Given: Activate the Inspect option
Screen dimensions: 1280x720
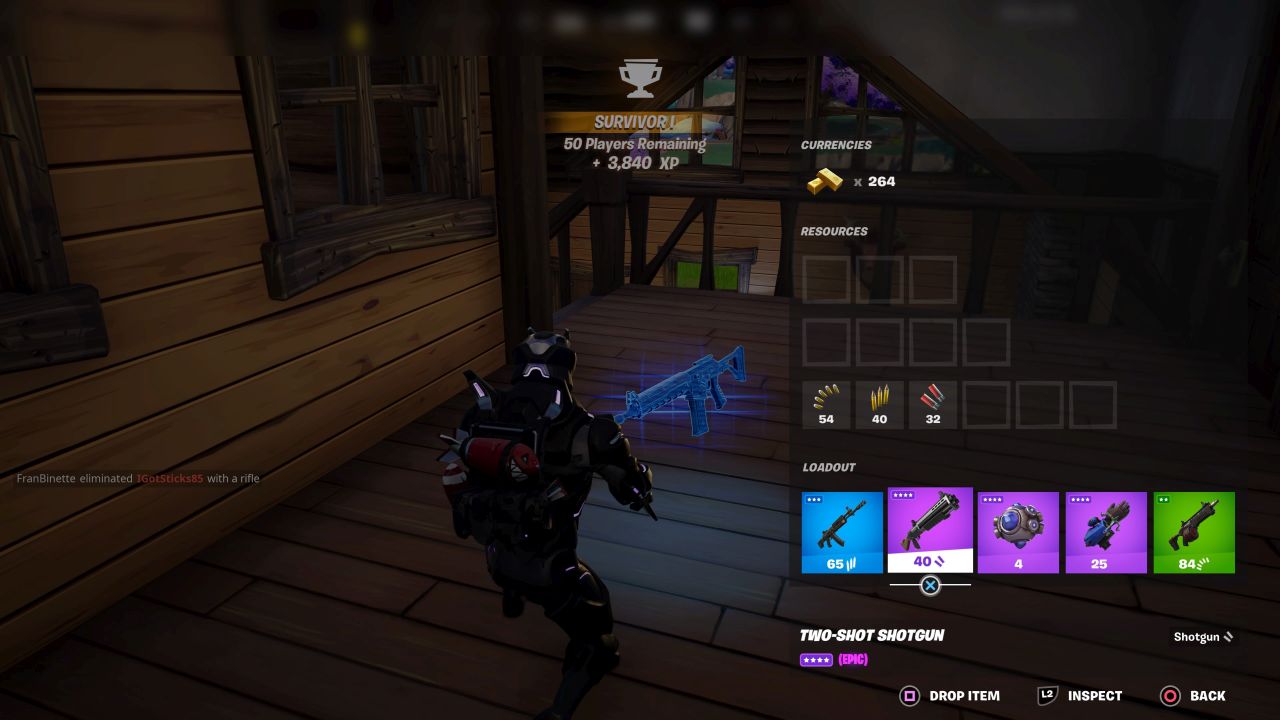Looking at the screenshot, I should 1096,696.
